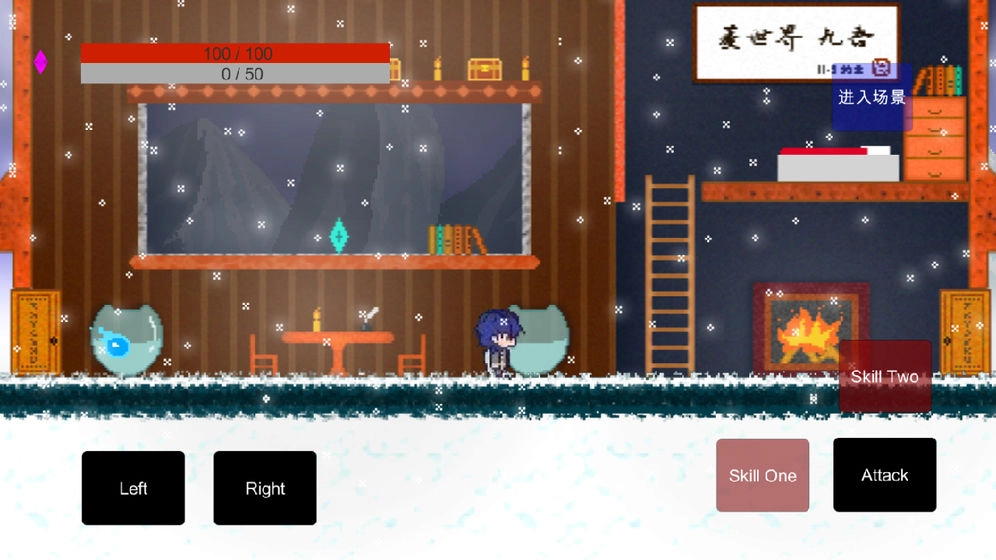The width and height of the screenshot is (996, 560).
Task: Click the blue 进入场景 enter scene button
Action: point(872,97)
